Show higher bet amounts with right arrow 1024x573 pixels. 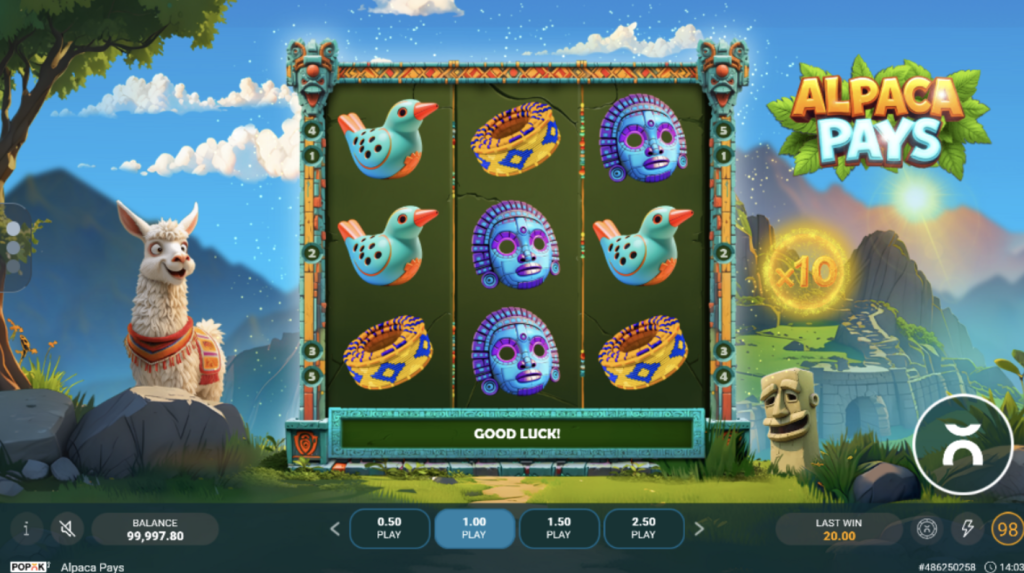(699, 529)
